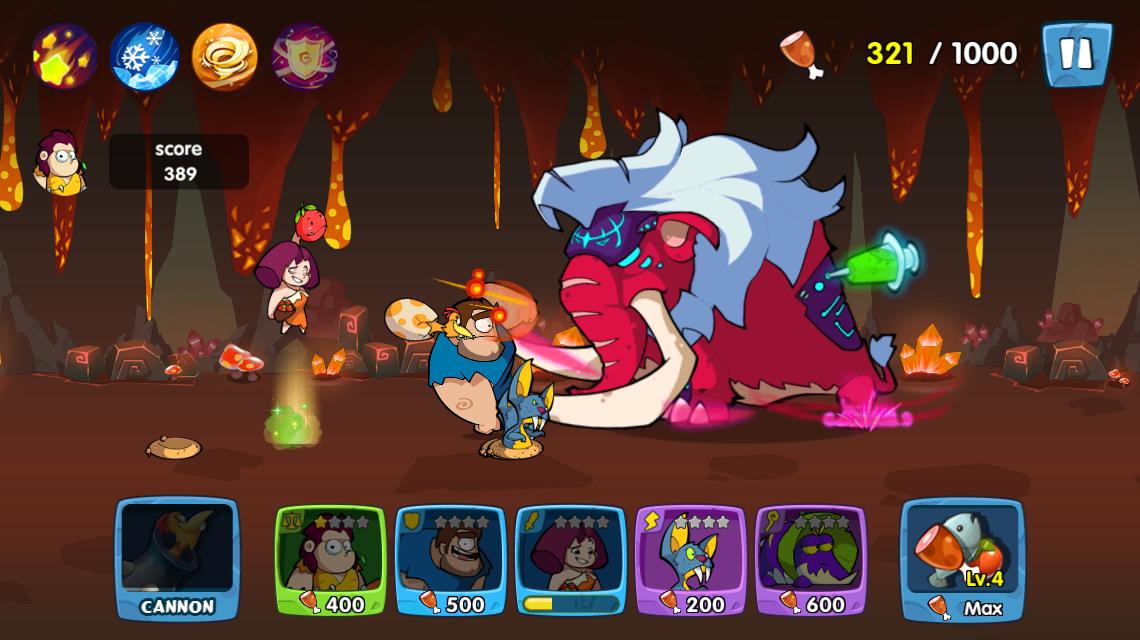This screenshot has height=640, width=1140.
Task: Fire the Cannon
Action: click(178, 558)
